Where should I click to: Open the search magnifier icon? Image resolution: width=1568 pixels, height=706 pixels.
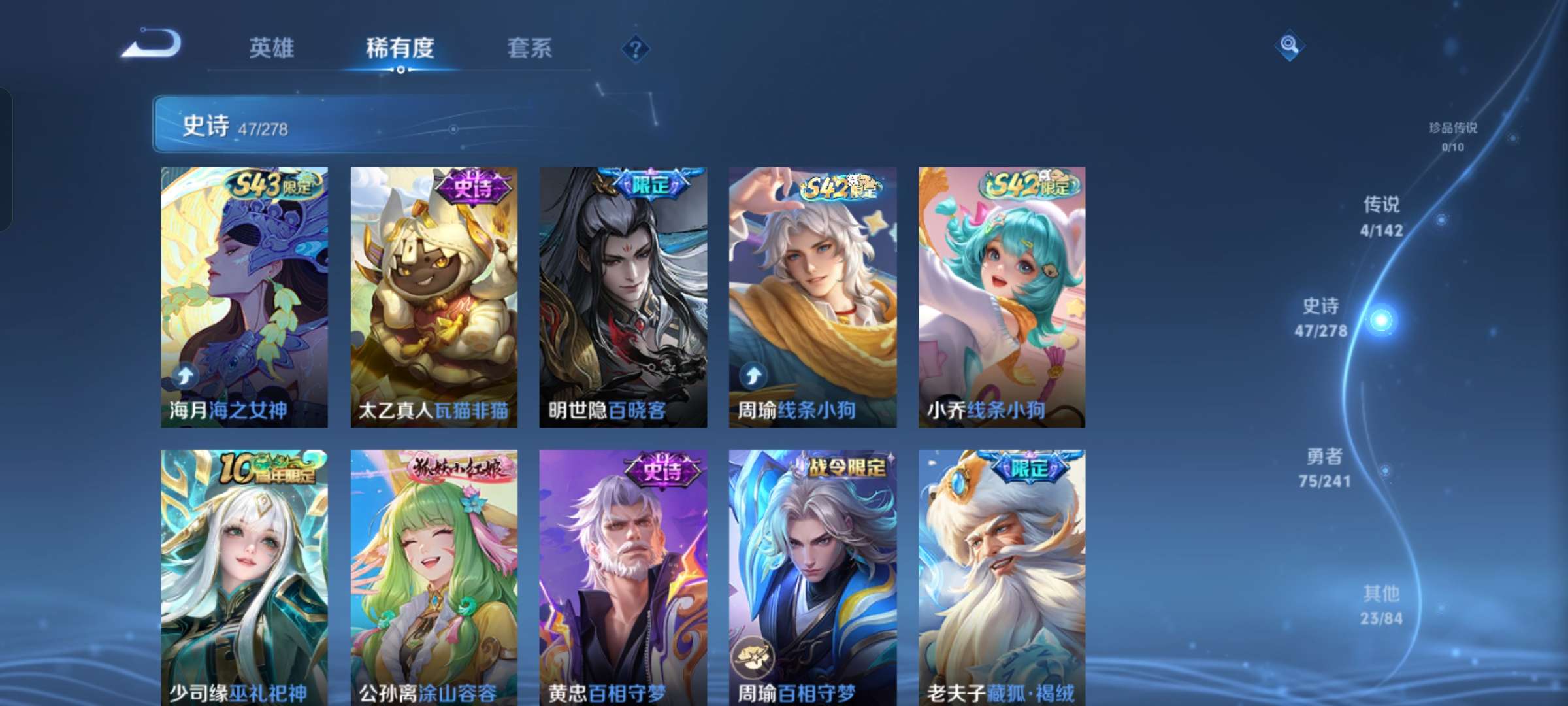[1289, 44]
